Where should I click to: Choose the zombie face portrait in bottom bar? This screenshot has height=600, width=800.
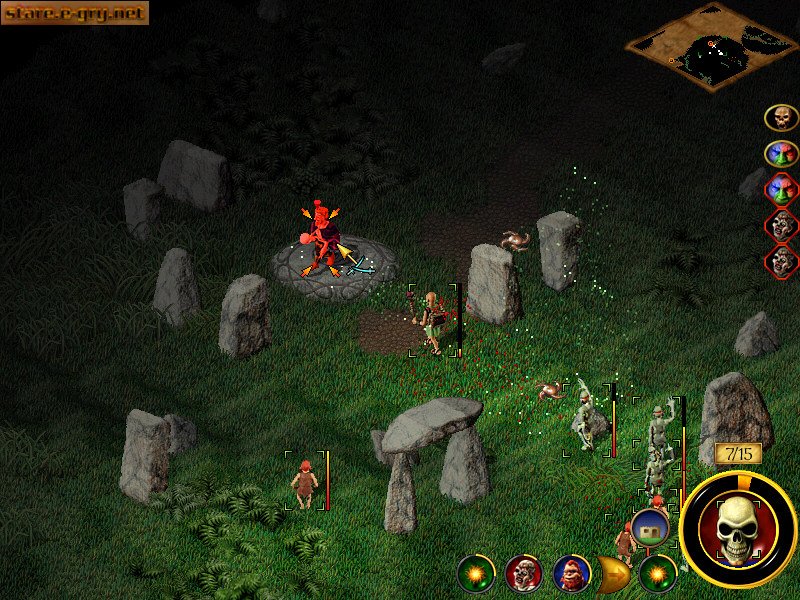(x=523, y=573)
